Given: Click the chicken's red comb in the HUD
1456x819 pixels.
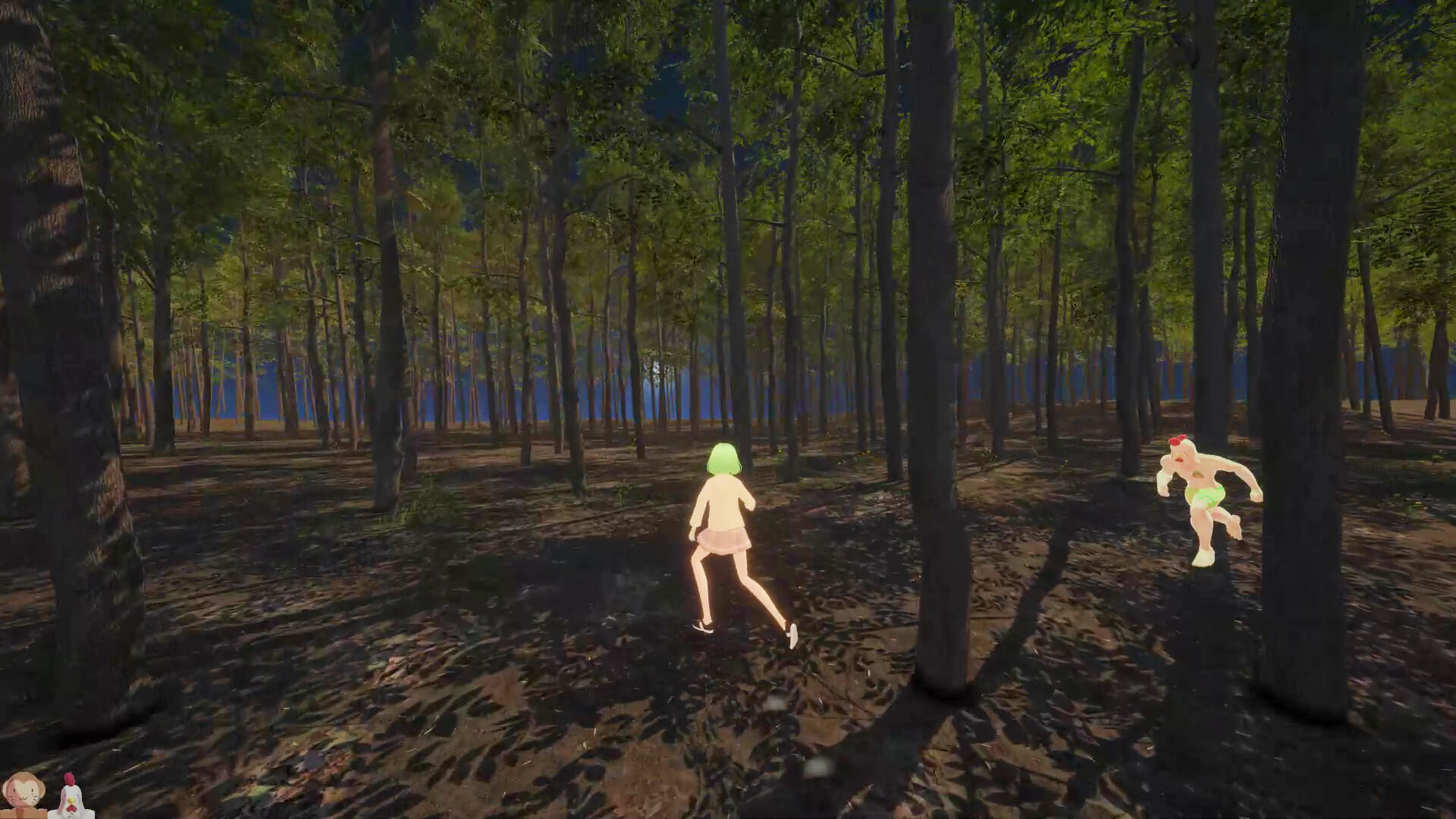Looking at the screenshot, I should coord(69,780).
